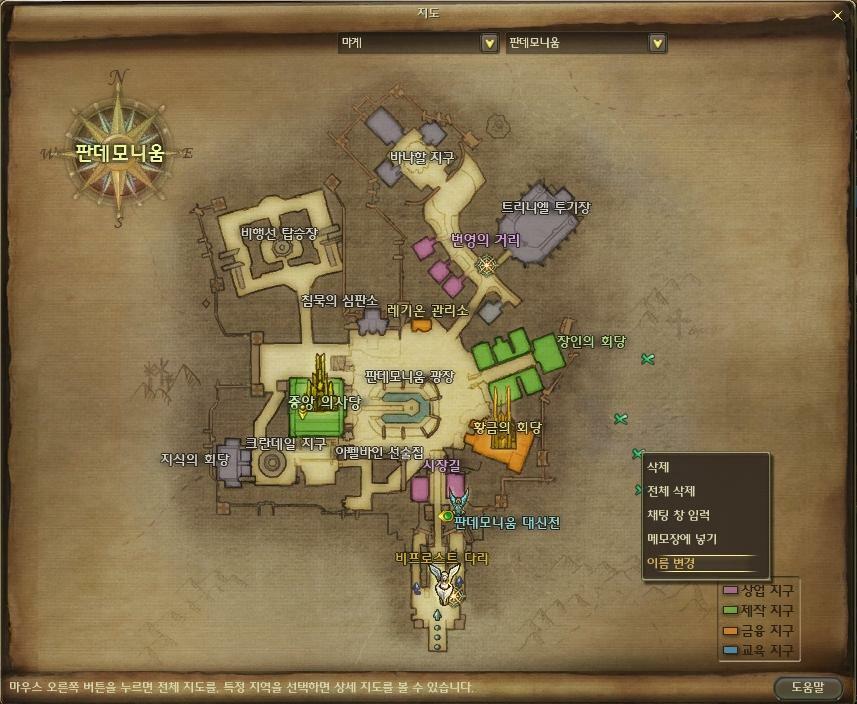Pick the 채팅 창 입력 menu option

[678, 515]
